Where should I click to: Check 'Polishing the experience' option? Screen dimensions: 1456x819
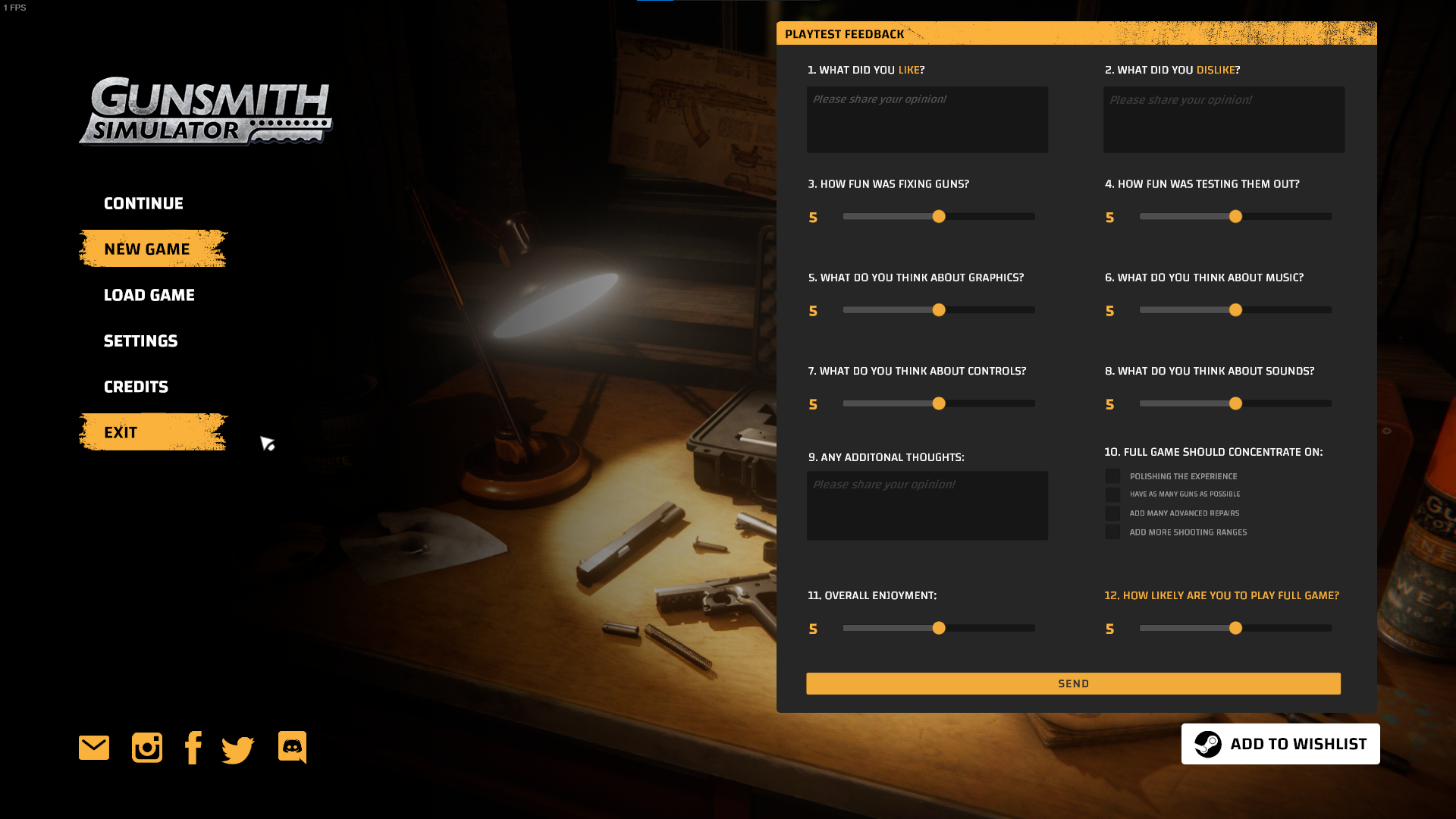coord(1112,475)
